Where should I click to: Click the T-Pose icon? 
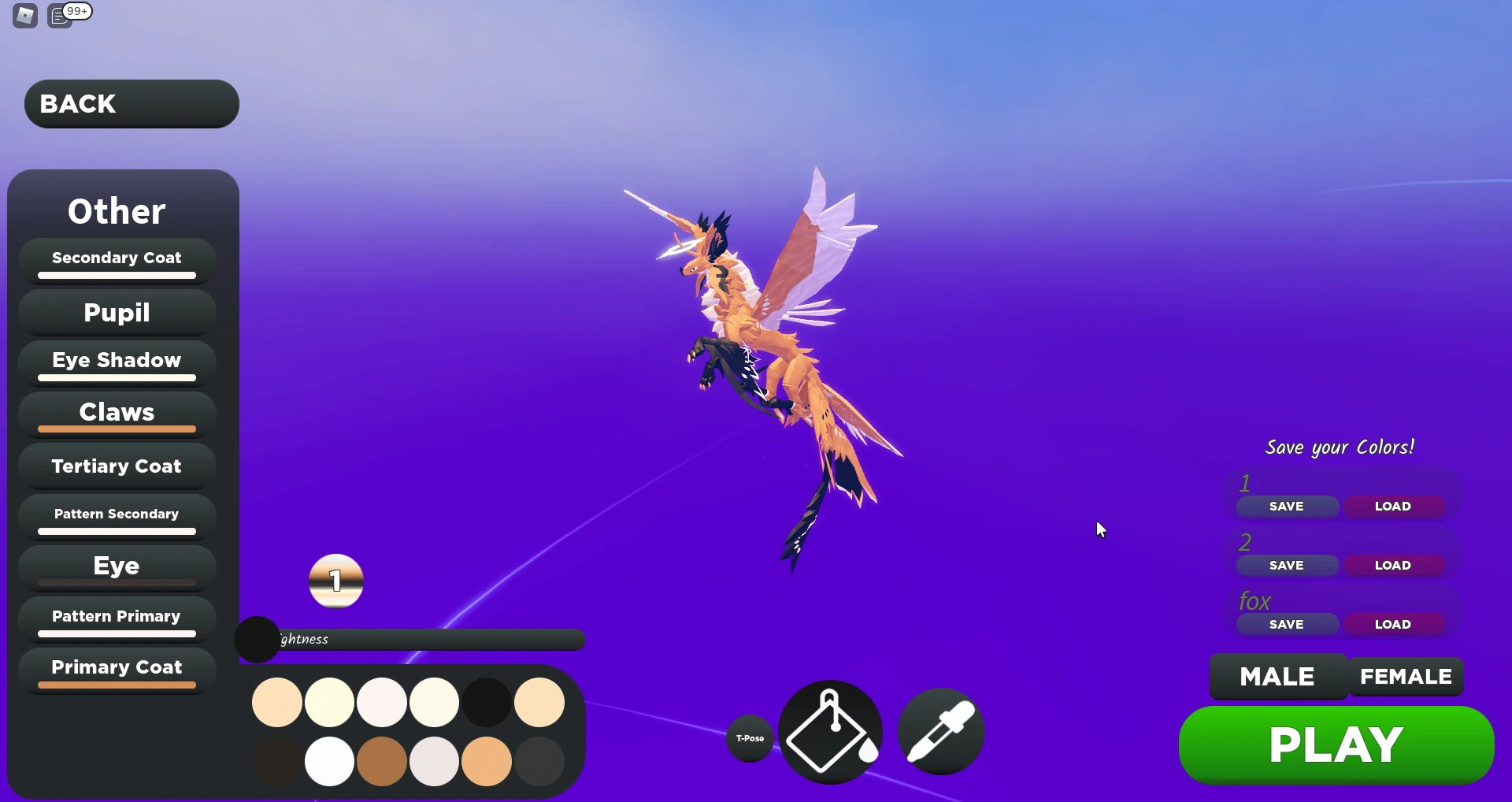[x=750, y=739]
